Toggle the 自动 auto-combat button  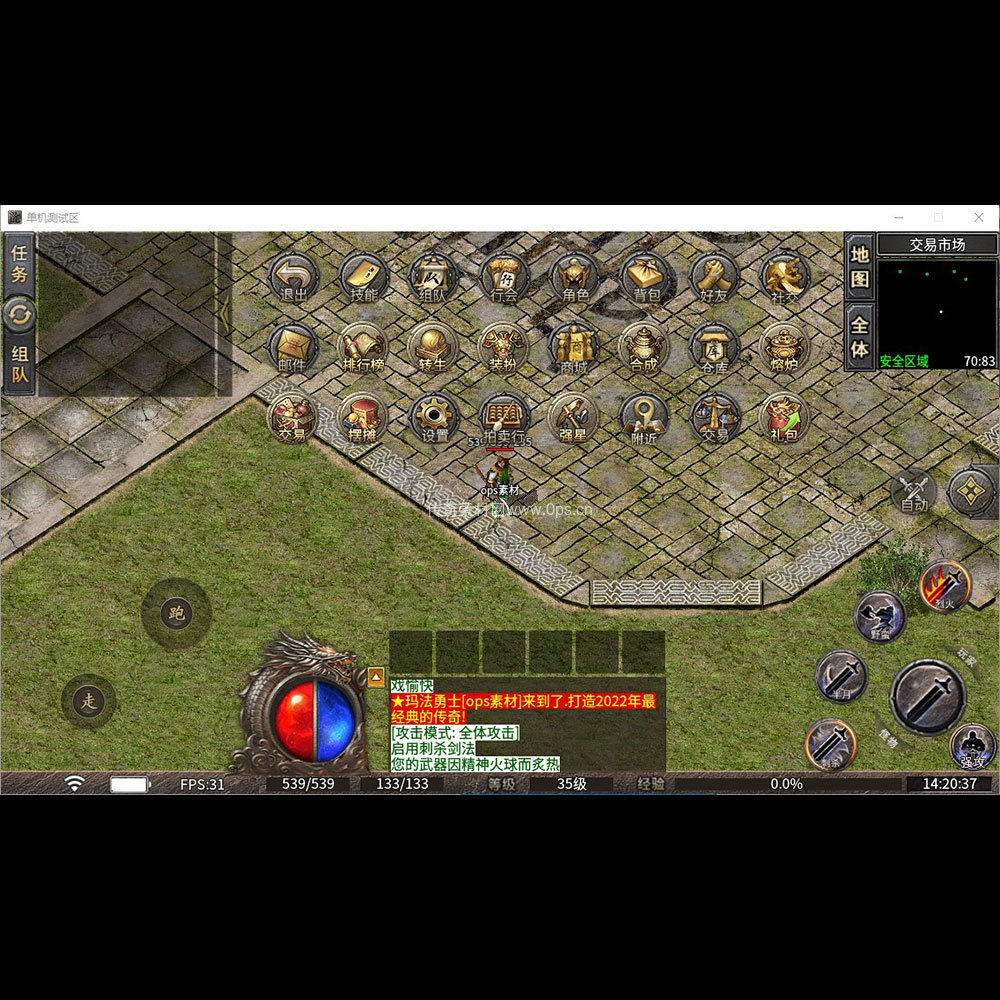click(914, 491)
